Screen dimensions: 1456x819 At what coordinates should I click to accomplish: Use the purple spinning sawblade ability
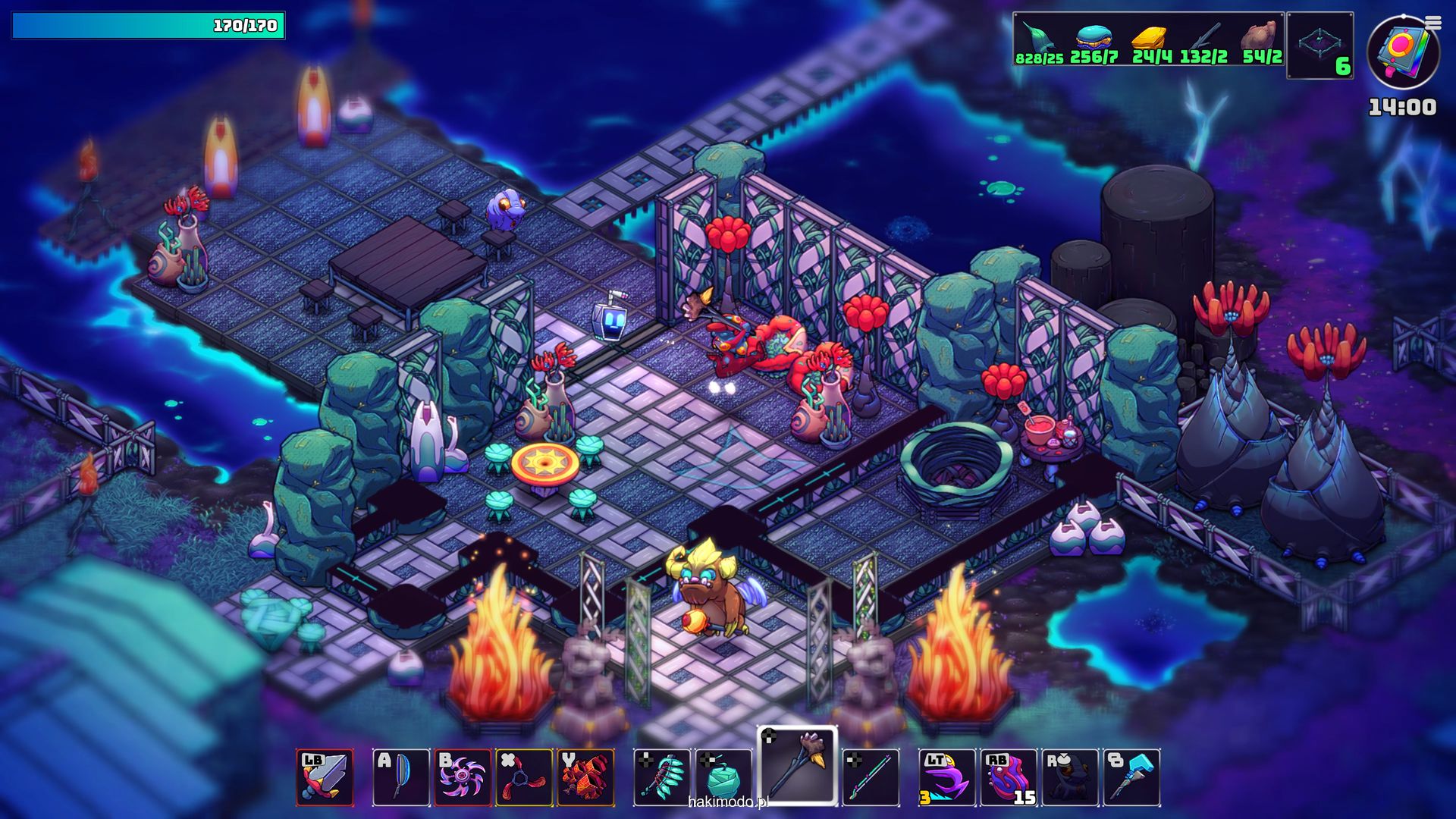(x=463, y=777)
